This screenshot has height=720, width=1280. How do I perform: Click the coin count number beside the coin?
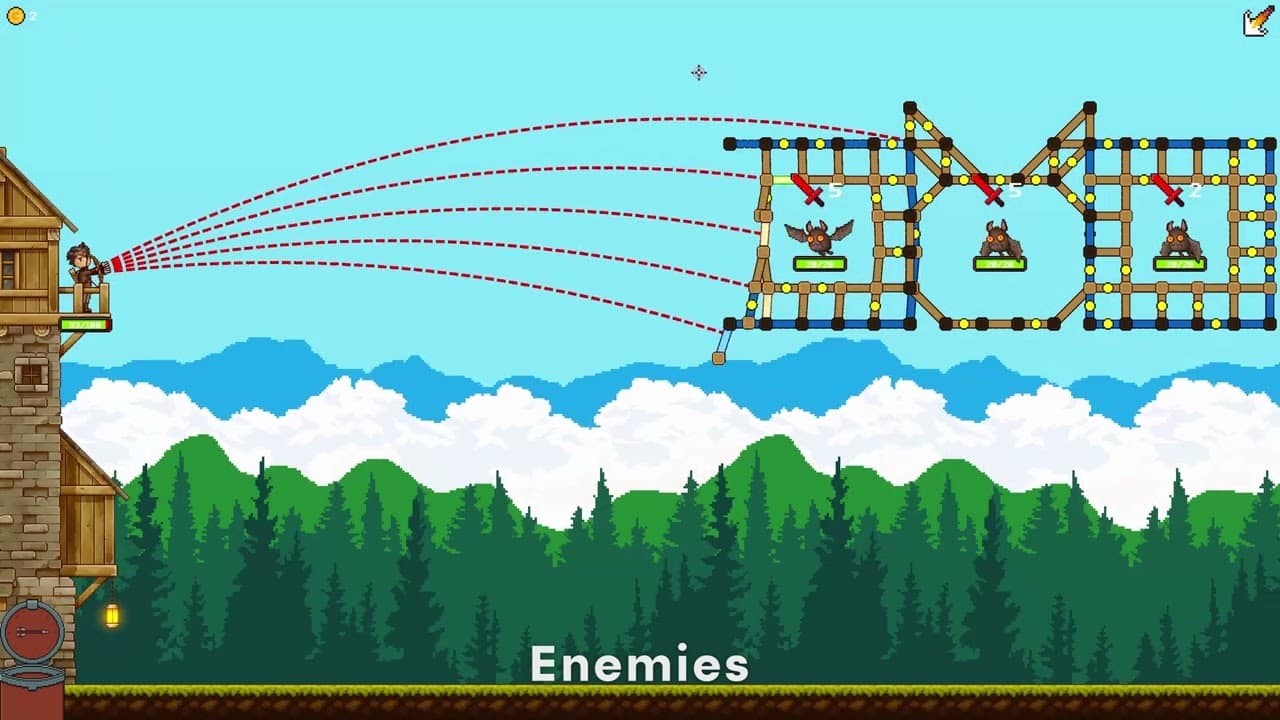pyautogui.click(x=33, y=15)
